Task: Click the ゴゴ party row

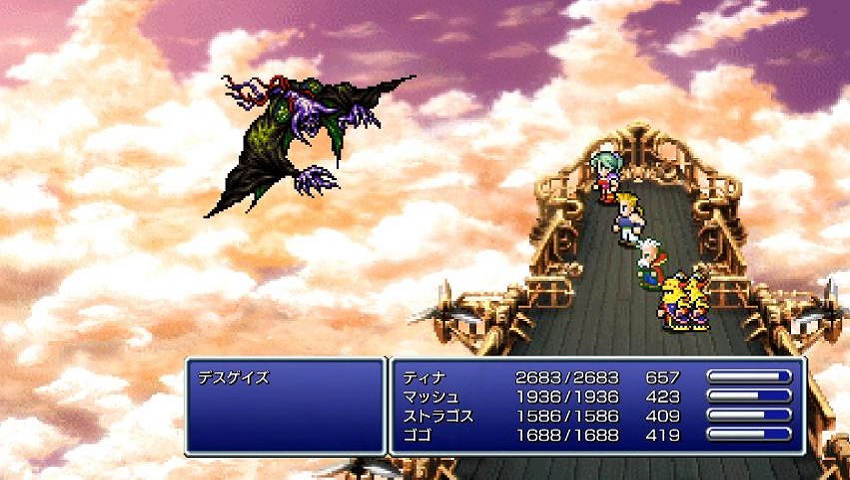Action: pyautogui.click(x=417, y=435)
